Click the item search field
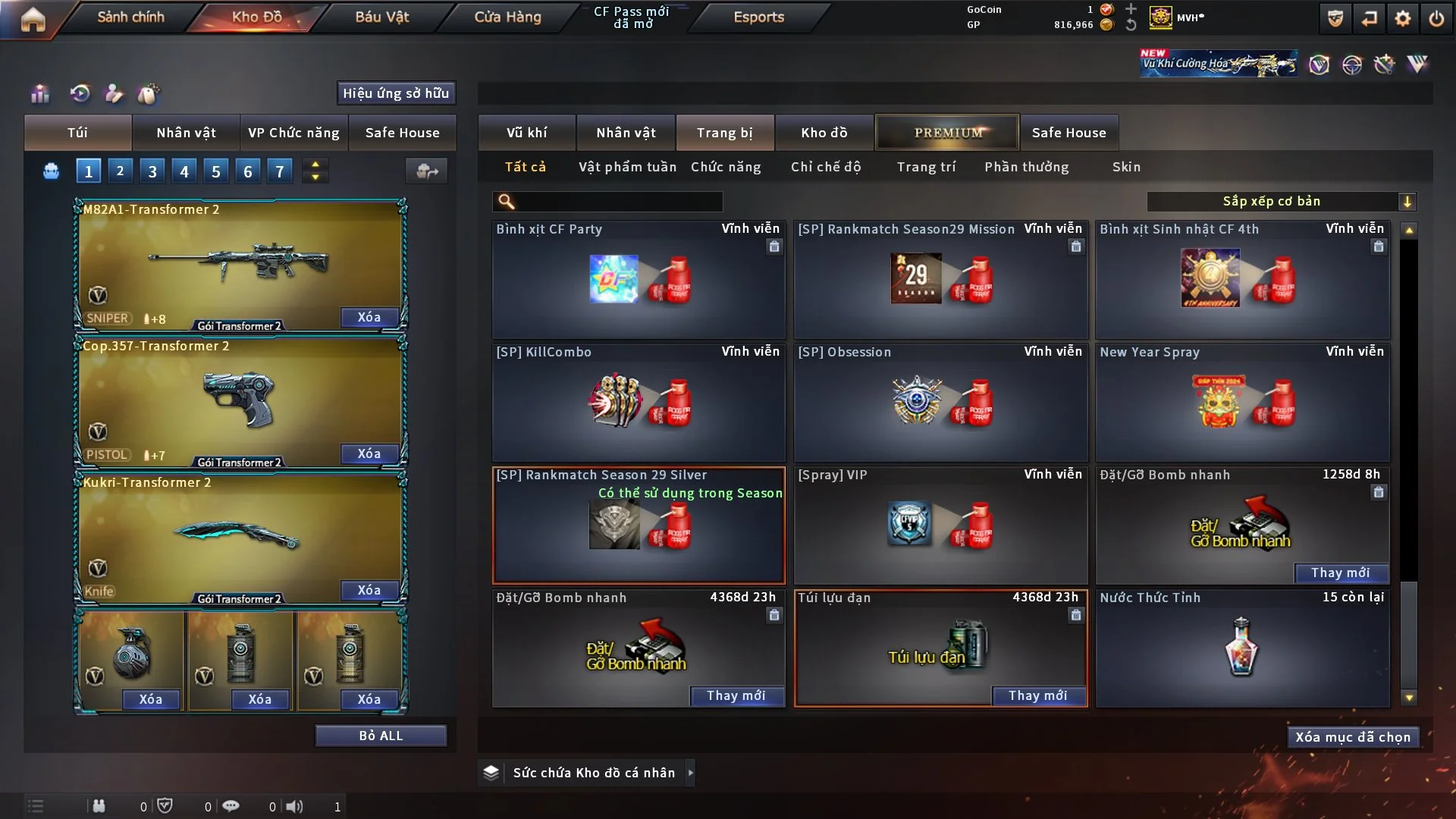Screen dimensions: 1456x819 [618, 201]
